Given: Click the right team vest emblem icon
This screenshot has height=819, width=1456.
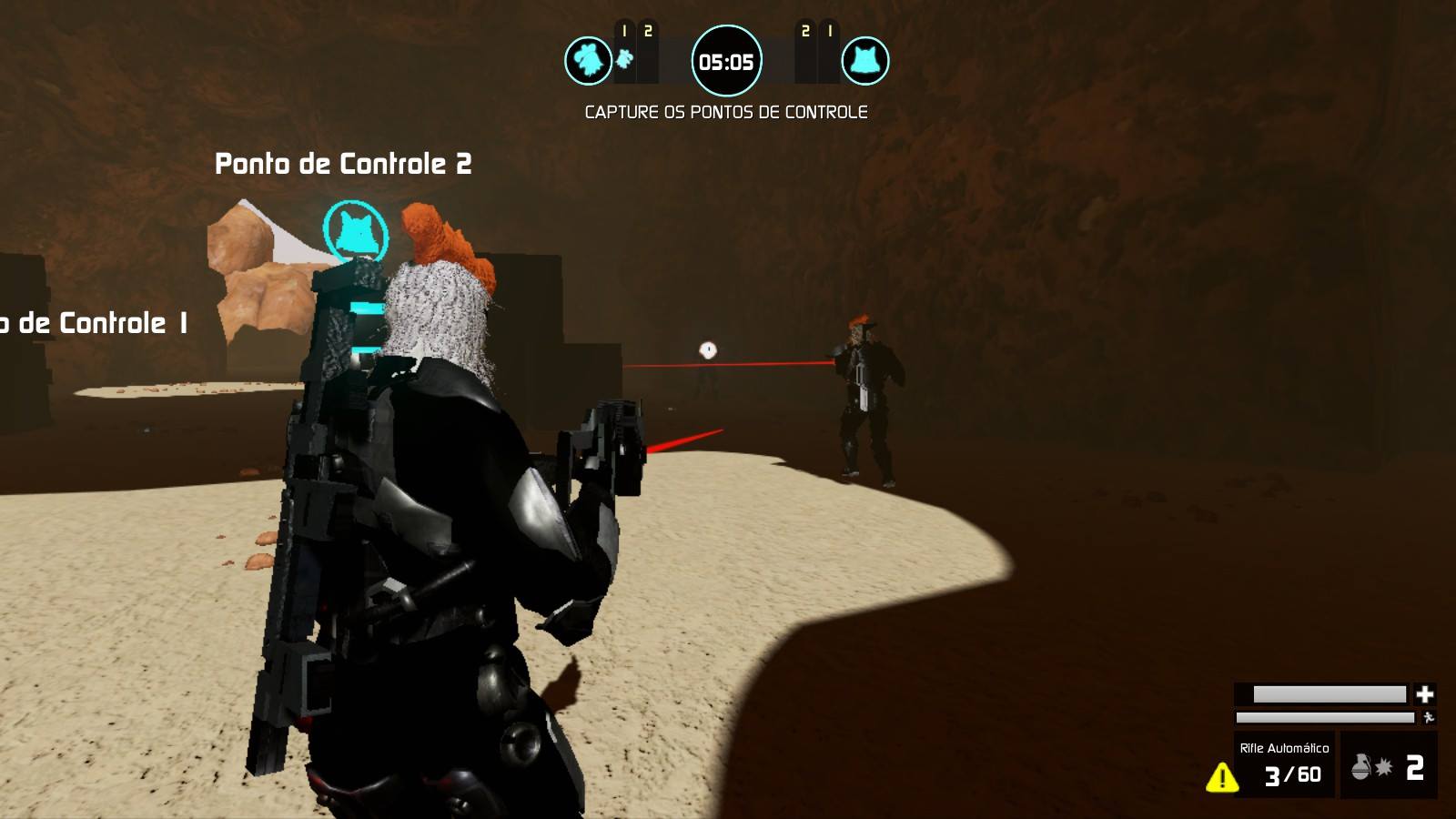Looking at the screenshot, I should (865, 59).
